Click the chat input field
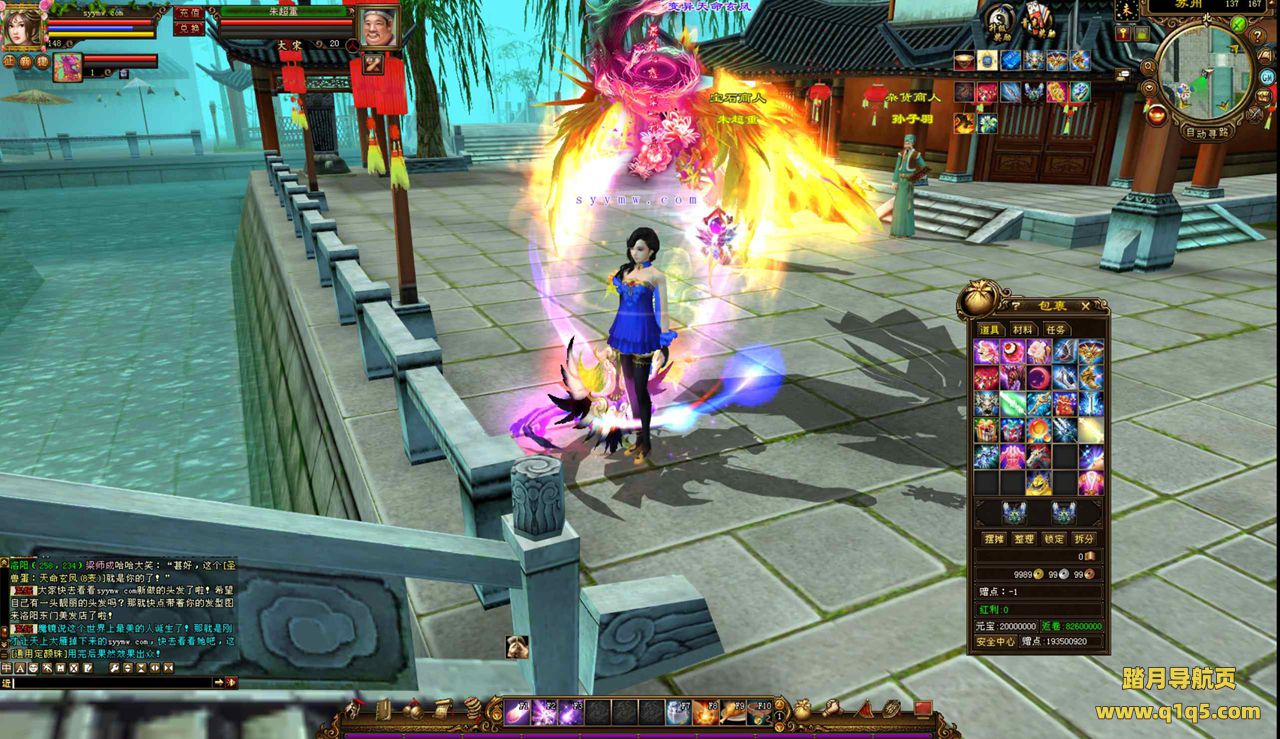 pos(115,682)
